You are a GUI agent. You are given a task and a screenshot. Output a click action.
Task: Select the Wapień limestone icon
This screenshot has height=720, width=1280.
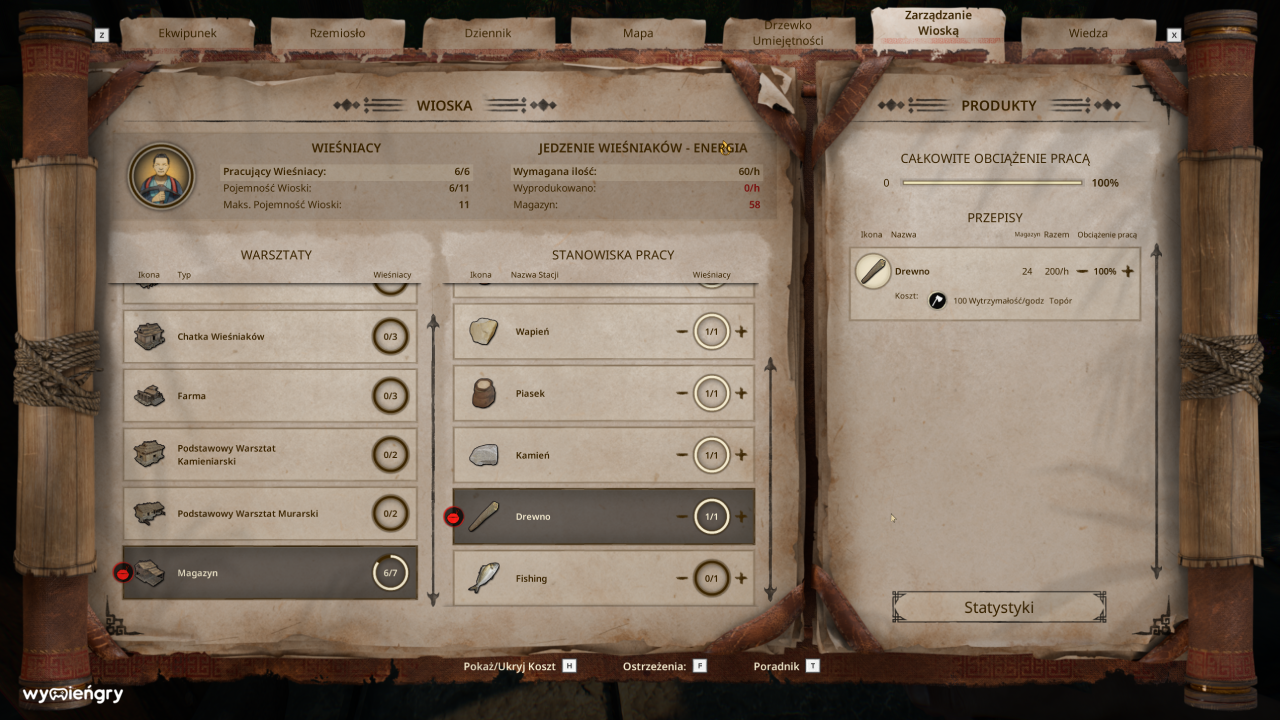tap(485, 330)
